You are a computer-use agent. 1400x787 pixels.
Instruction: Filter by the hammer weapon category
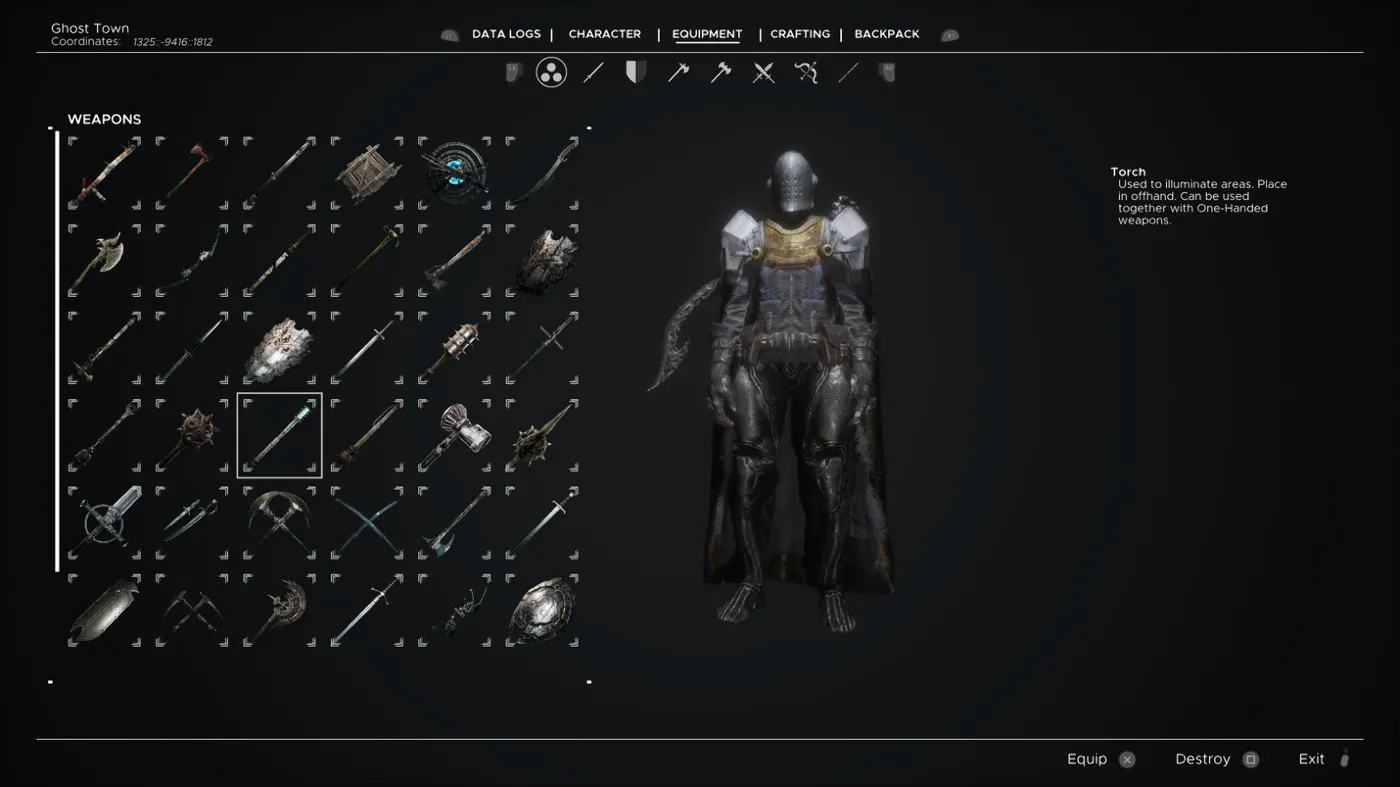tap(721, 72)
